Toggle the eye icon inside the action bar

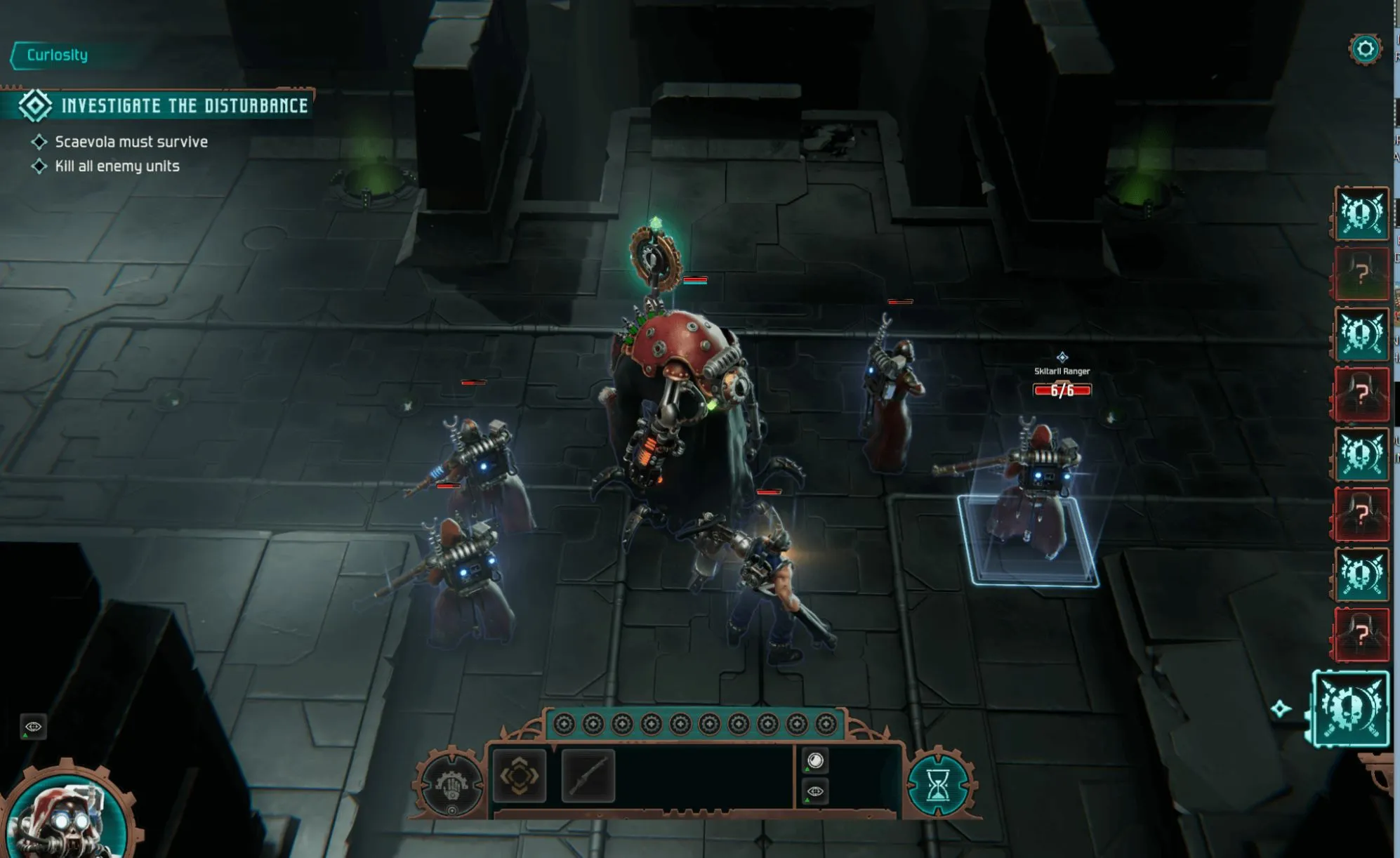(815, 791)
